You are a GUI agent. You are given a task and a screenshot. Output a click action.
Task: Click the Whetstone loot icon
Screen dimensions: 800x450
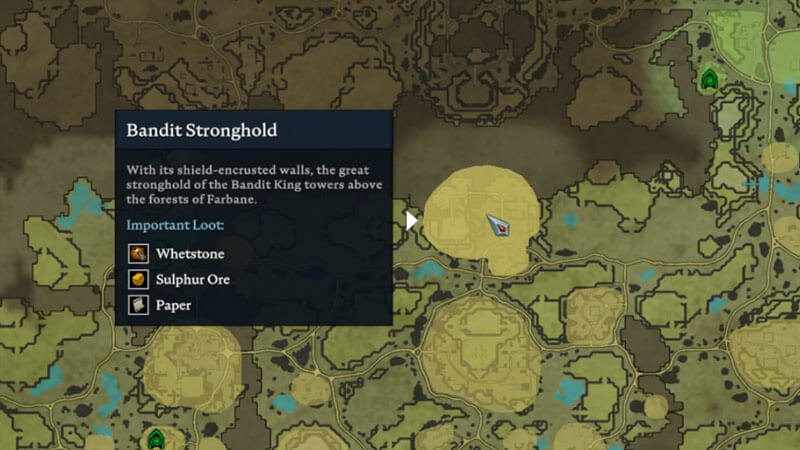pyautogui.click(x=138, y=254)
